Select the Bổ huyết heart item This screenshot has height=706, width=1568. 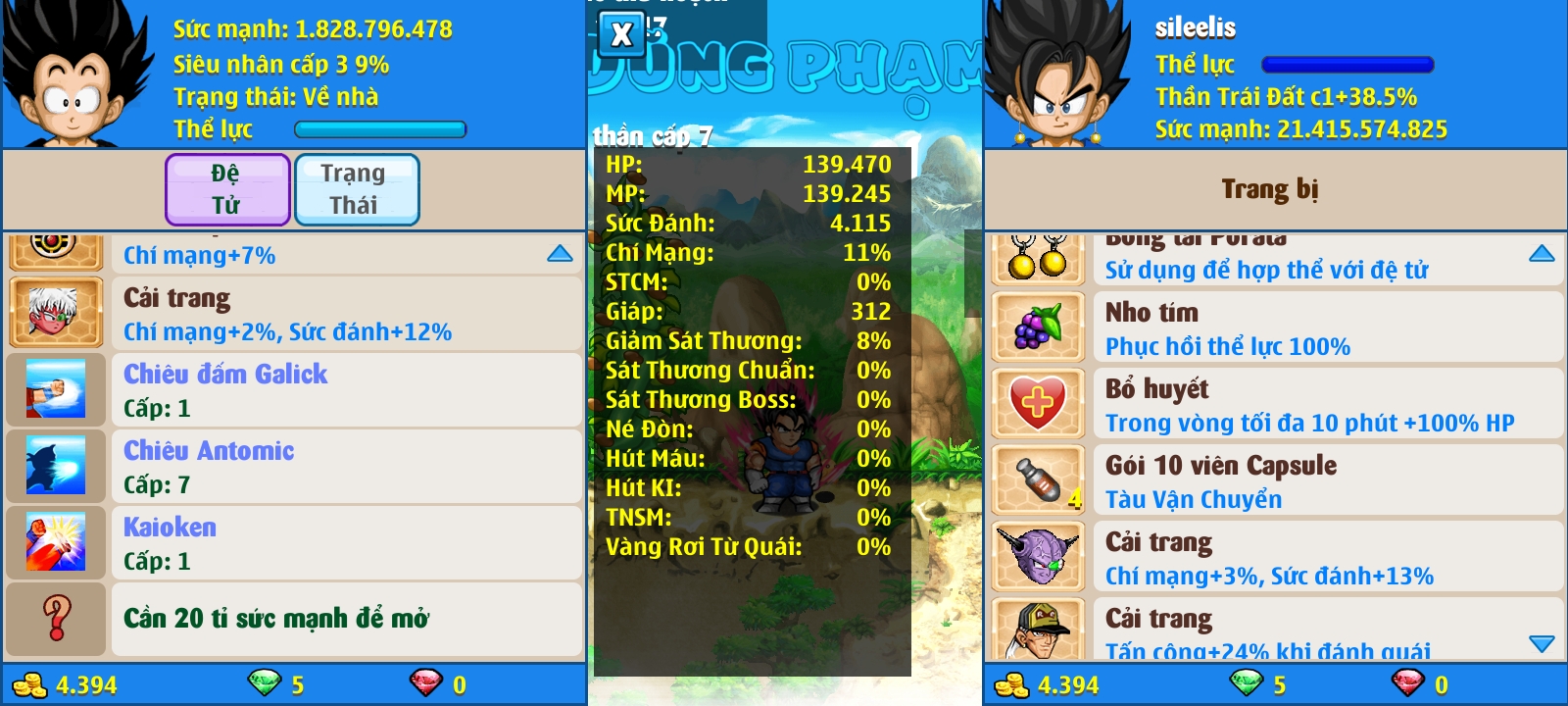pyautogui.click(x=1274, y=404)
